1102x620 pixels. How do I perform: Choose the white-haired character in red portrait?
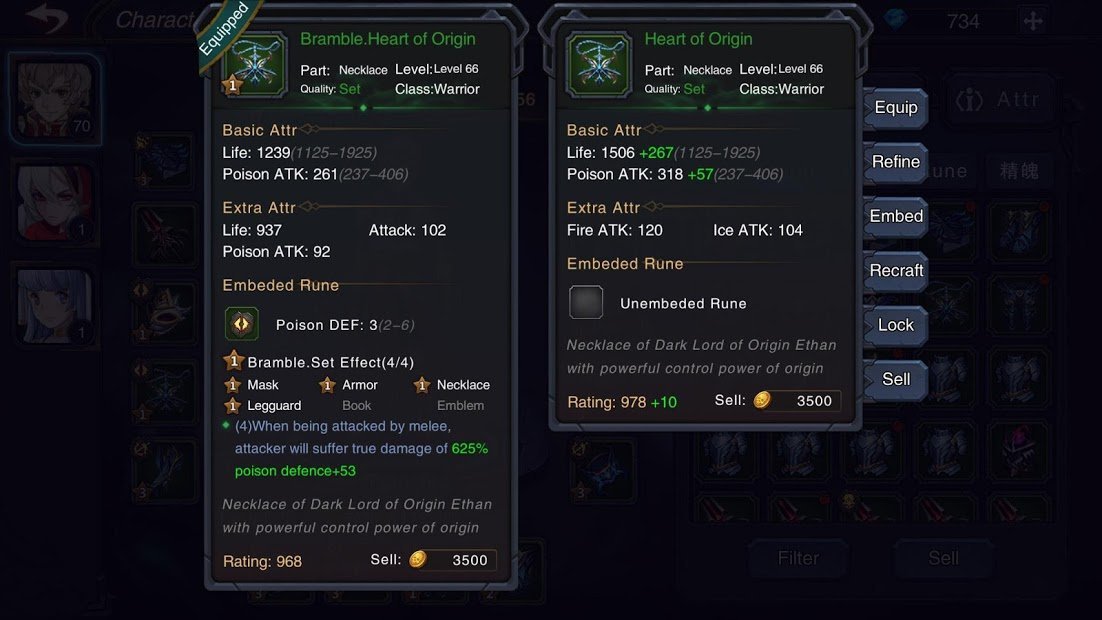click(55, 203)
